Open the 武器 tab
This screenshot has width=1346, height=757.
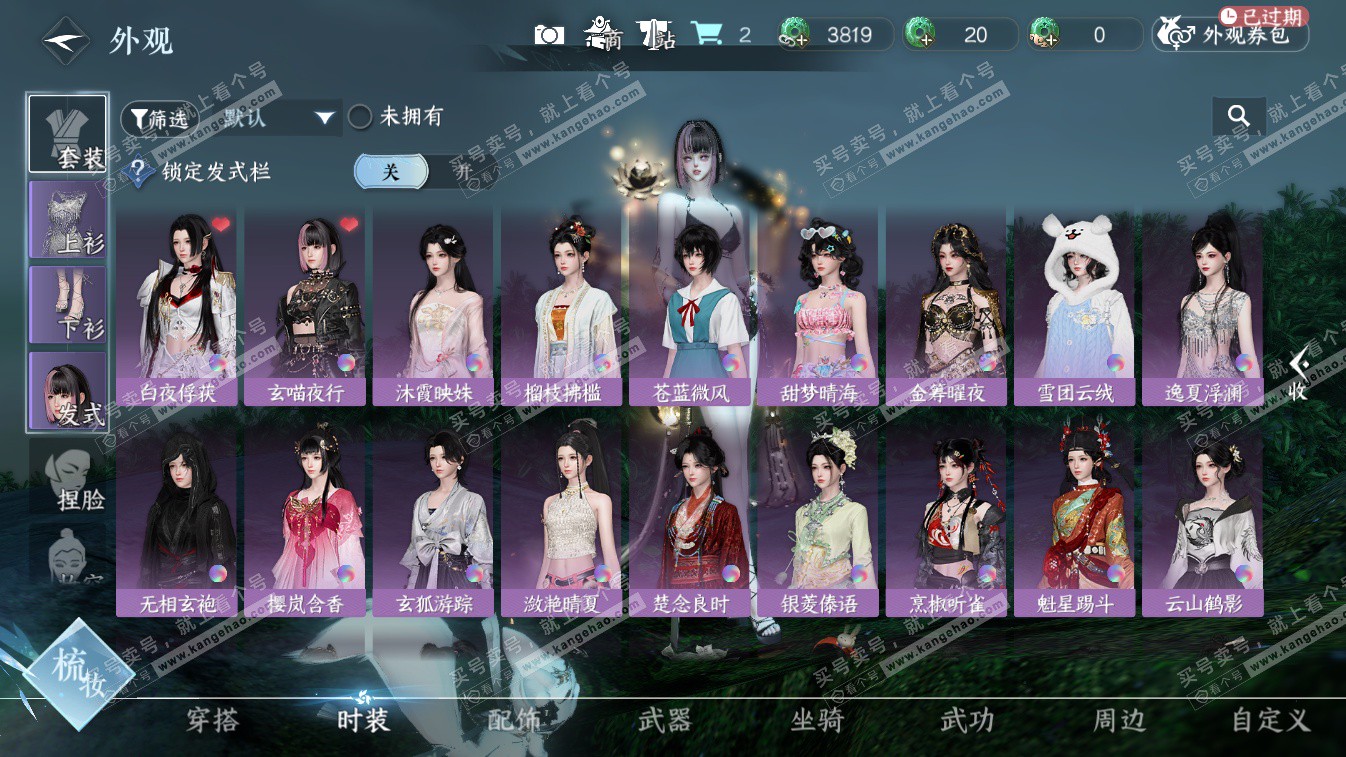(665, 720)
